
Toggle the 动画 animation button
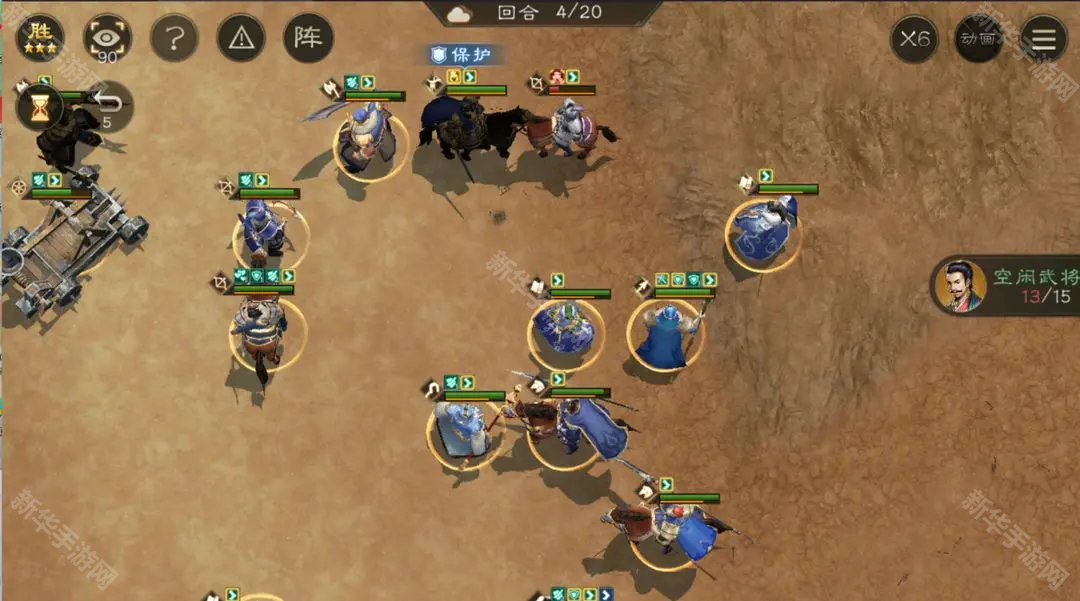(x=978, y=39)
